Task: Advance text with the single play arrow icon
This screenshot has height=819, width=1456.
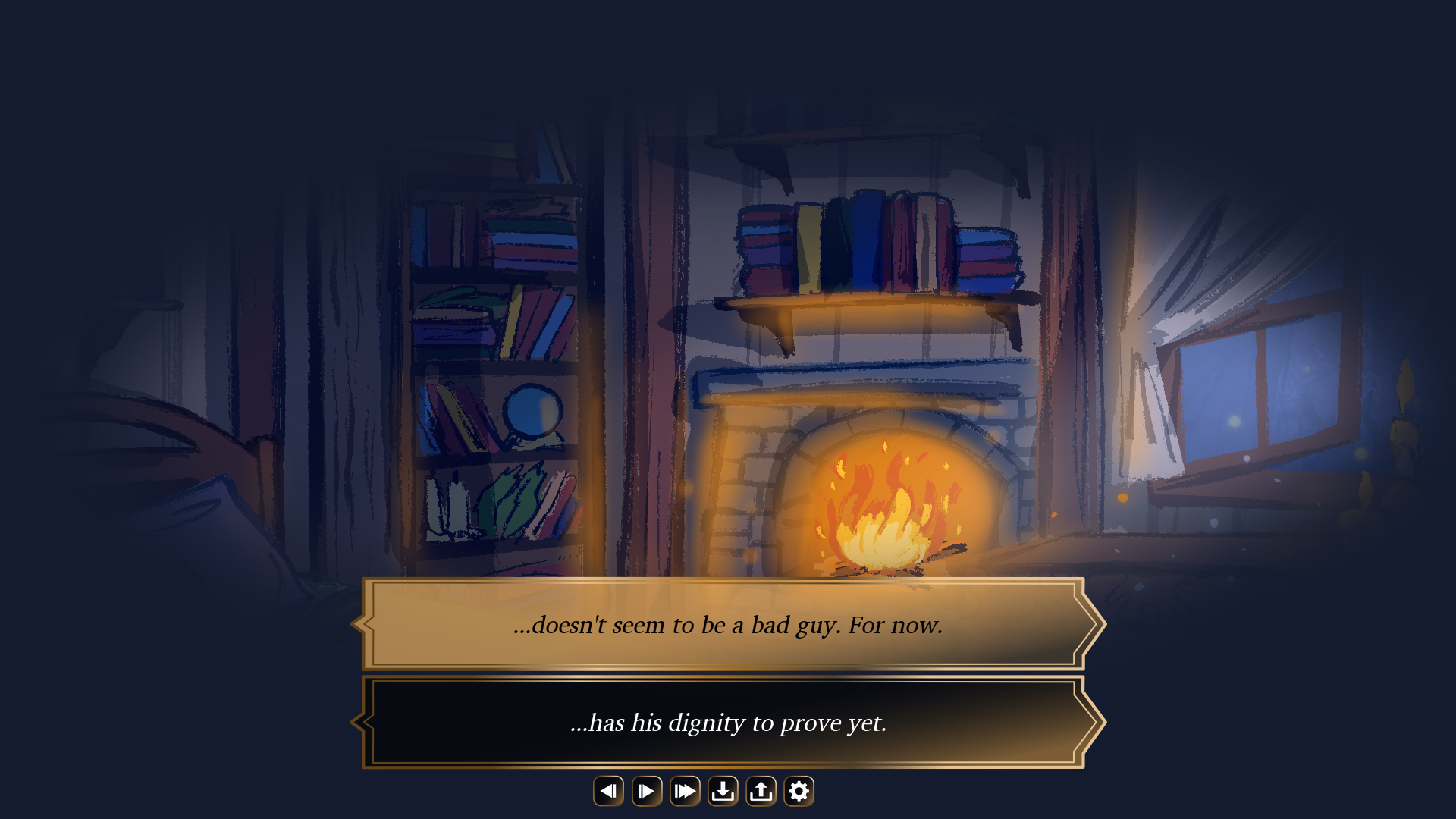Action: pyautogui.click(x=646, y=790)
